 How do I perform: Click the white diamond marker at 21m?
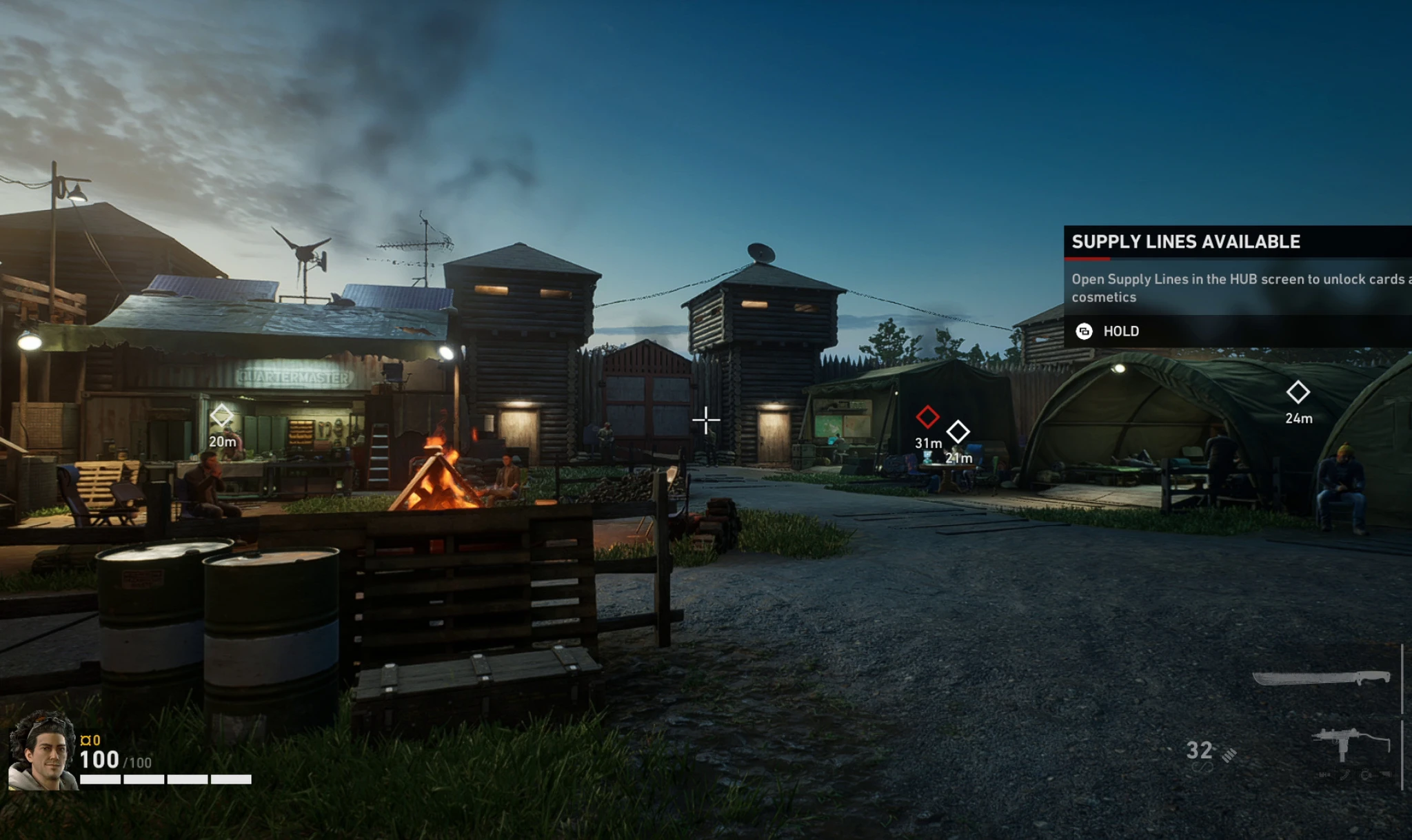point(958,432)
